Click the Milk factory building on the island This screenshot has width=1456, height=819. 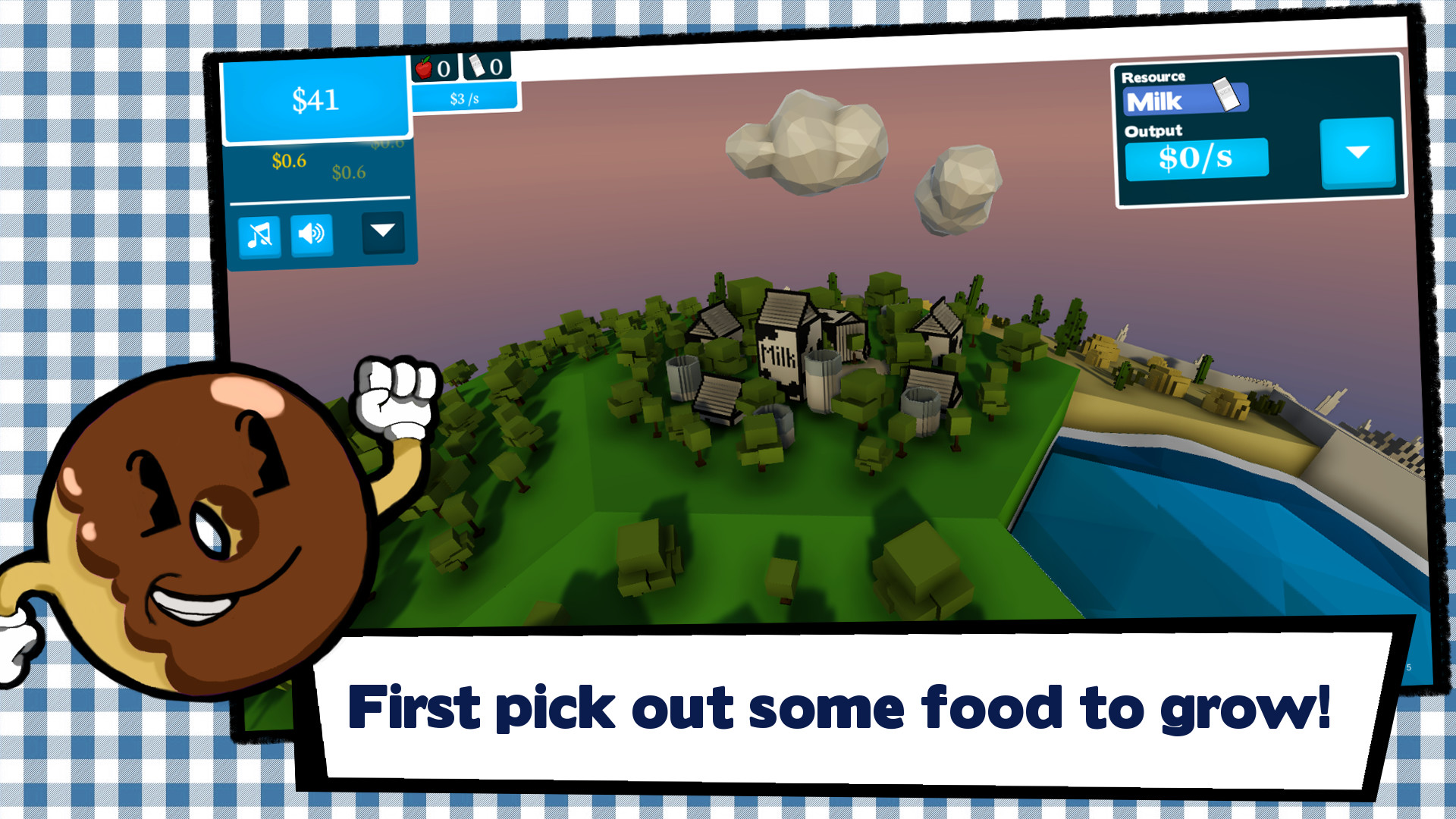click(x=780, y=349)
